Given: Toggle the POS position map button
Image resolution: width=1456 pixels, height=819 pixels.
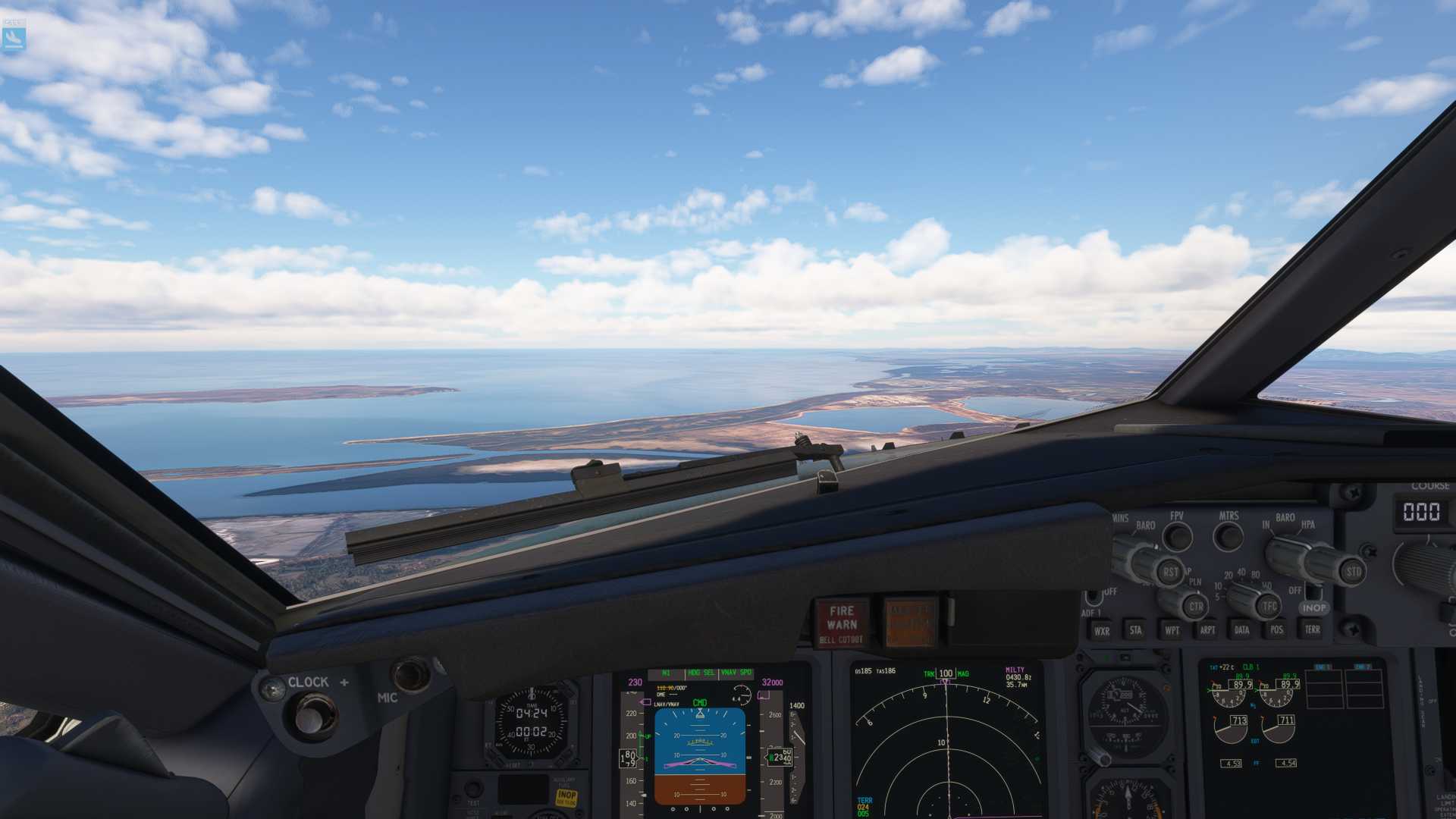Looking at the screenshot, I should click(x=1277, y=629).
